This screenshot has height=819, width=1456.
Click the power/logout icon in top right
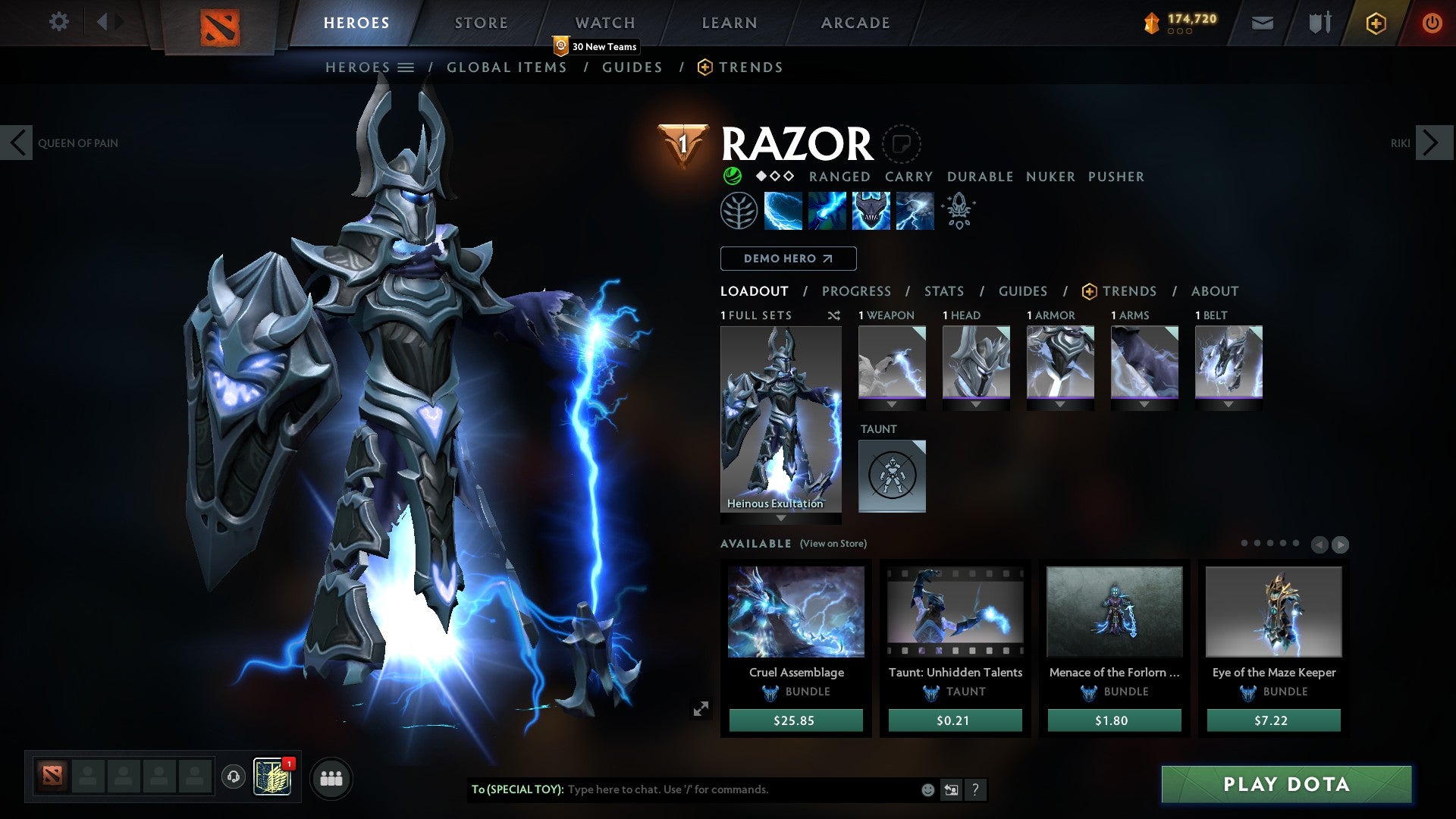(1432, 23)
